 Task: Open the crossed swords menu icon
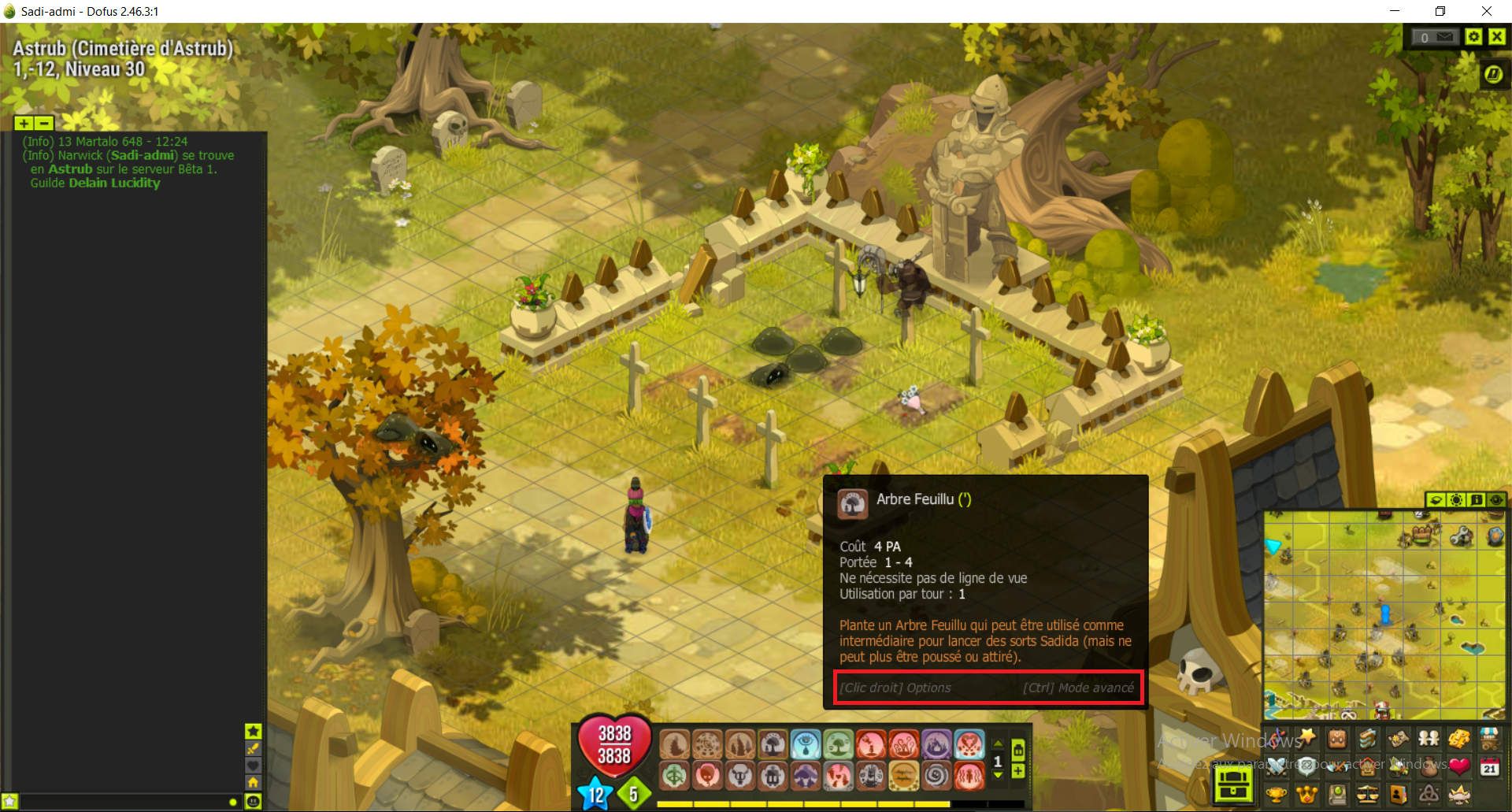click(x=1277, y=766)
